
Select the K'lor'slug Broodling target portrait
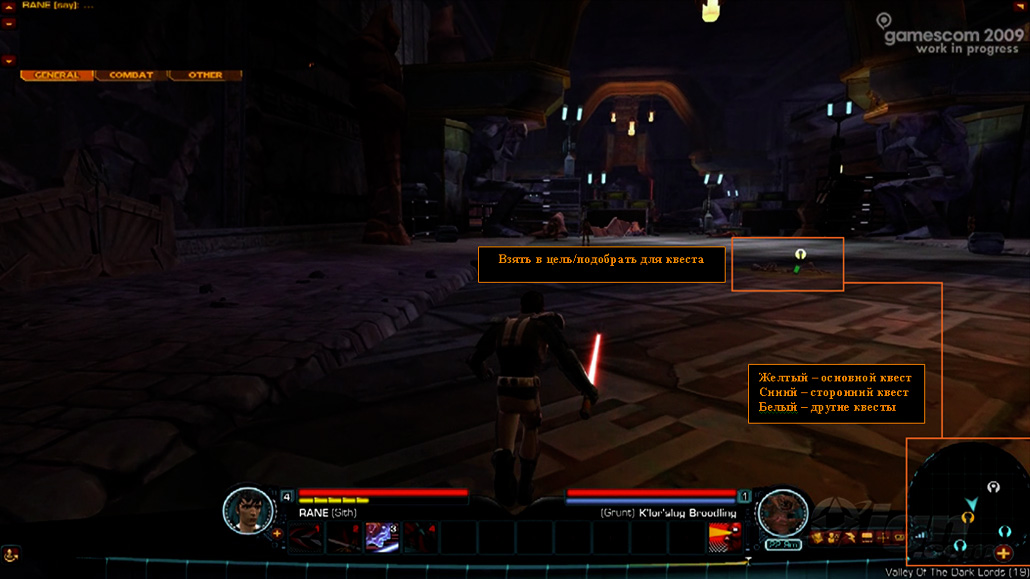[x=782, y=513]
